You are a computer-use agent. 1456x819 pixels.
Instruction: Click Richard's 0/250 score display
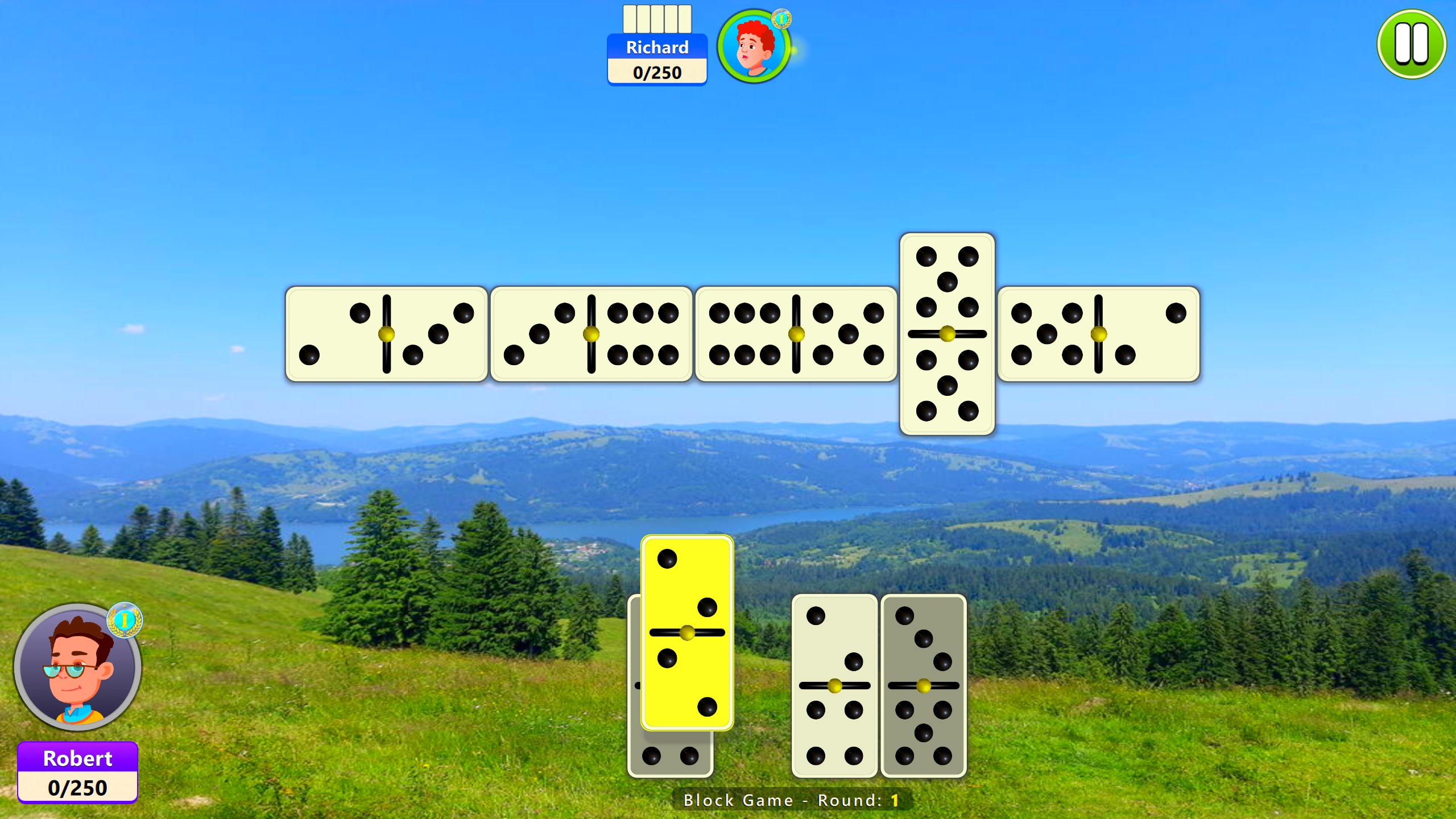pyautogui.click(x=657, y=73)
